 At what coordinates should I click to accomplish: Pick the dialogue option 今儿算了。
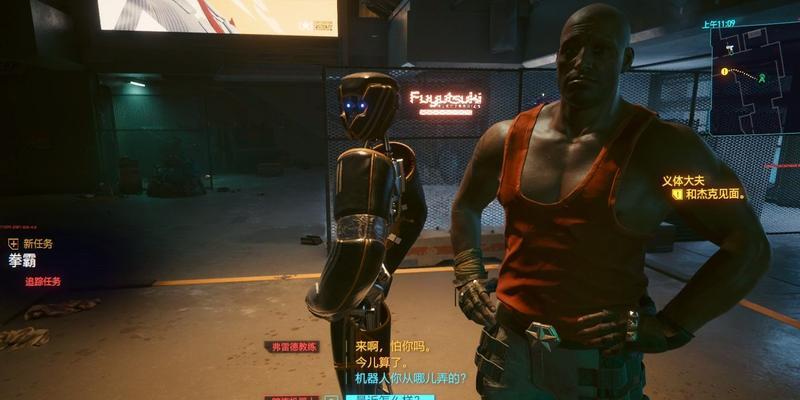pyautogui.click(x=380, y=362)
